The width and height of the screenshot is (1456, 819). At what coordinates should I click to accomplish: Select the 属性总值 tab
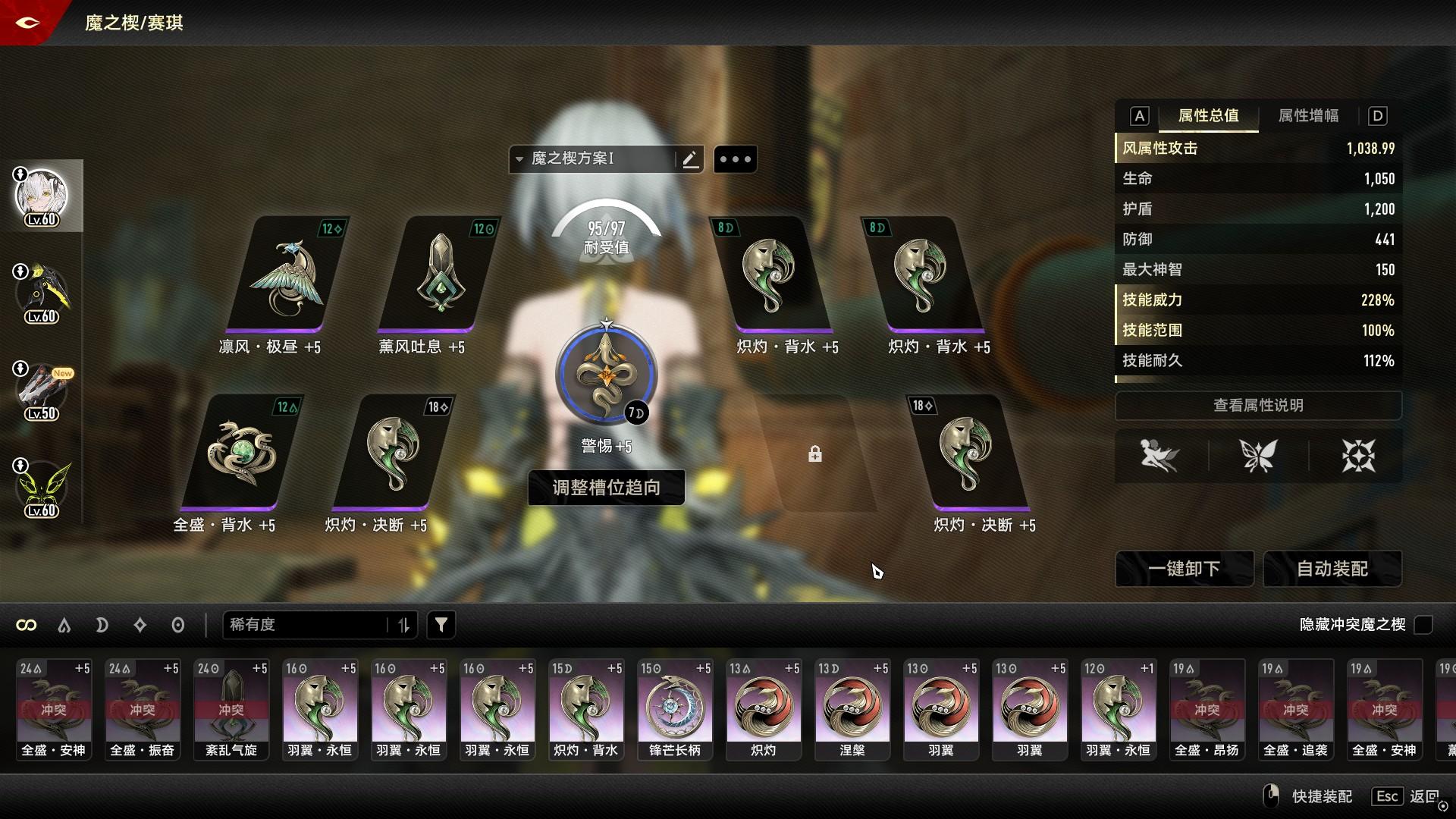click(x=1208, y=116)
